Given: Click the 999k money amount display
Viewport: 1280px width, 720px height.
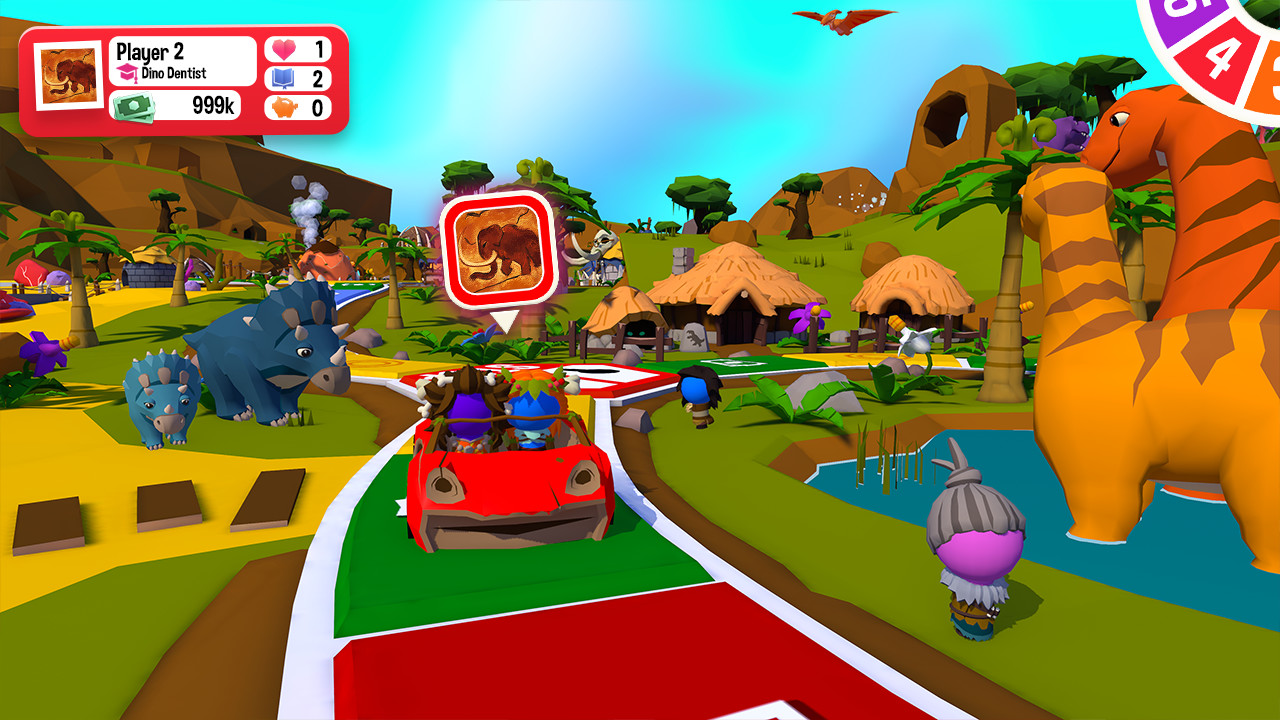Looking at the screenshot, I should pos(212,104).
